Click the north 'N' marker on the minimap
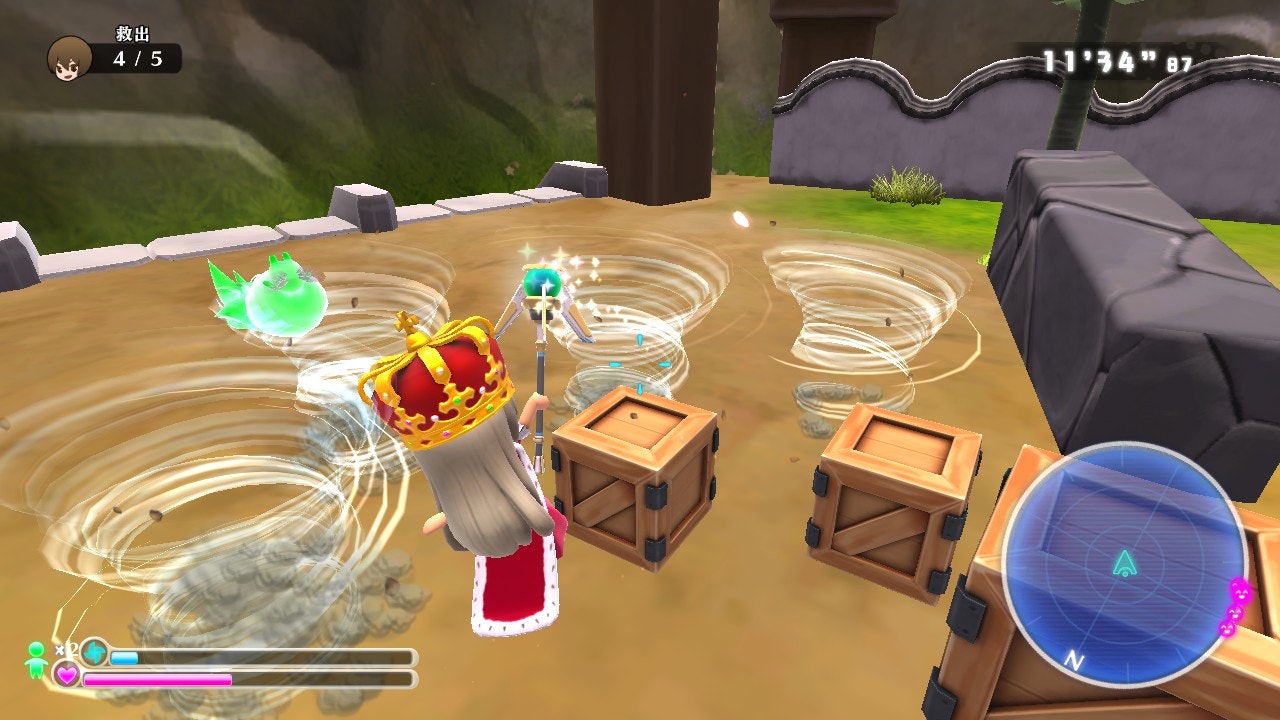The image size is (1280, 720). coord(1075,660)
